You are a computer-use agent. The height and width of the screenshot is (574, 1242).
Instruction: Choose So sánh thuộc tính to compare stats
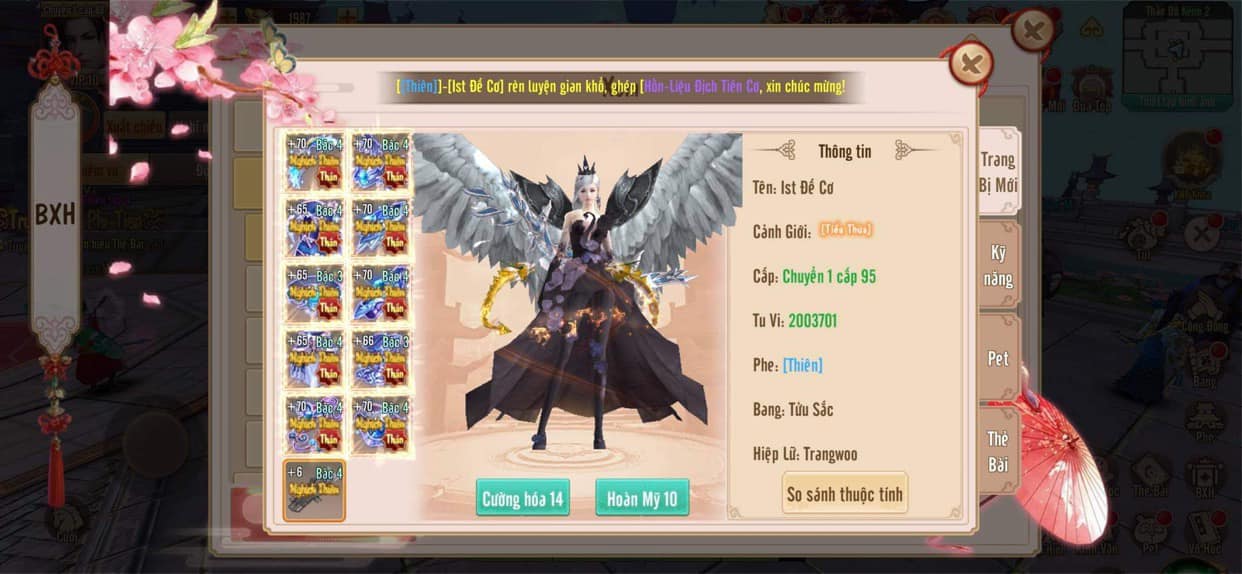[845, 493]
